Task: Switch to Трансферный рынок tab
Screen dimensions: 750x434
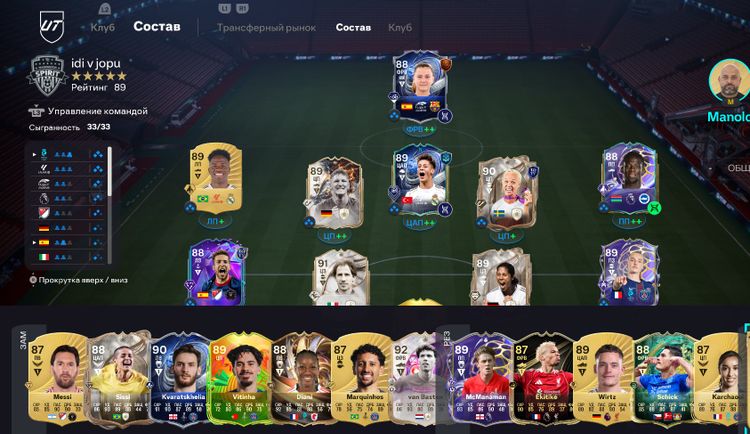Action: tap(267, 28)
